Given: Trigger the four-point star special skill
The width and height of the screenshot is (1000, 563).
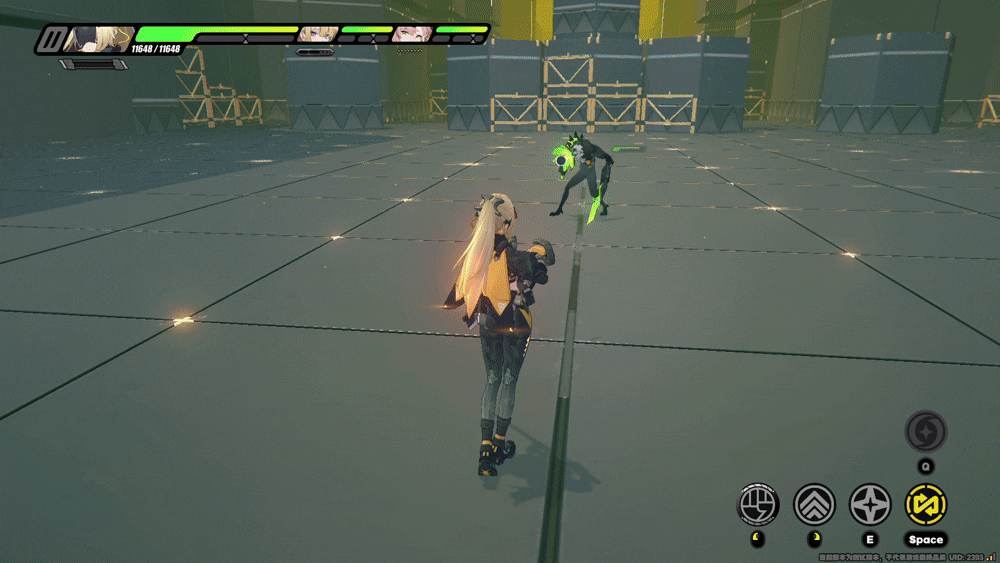Looking at the screenshot, I should tap(870, 504).
